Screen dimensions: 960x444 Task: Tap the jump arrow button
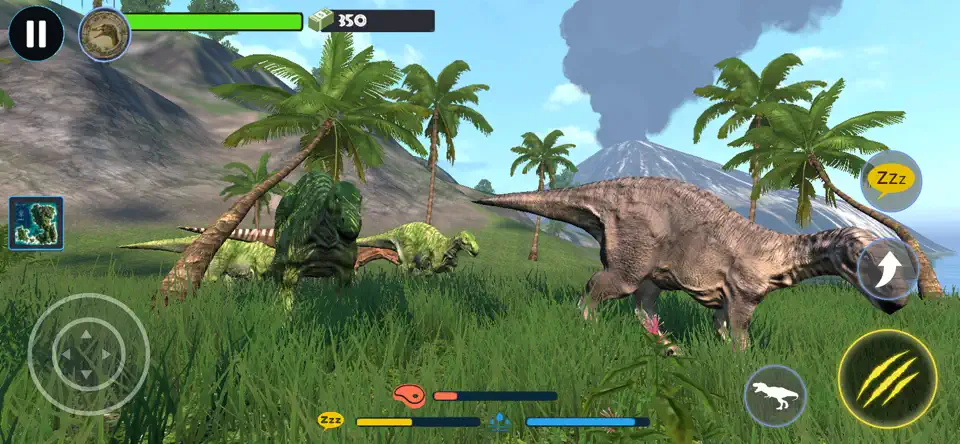tap(888, 270)
